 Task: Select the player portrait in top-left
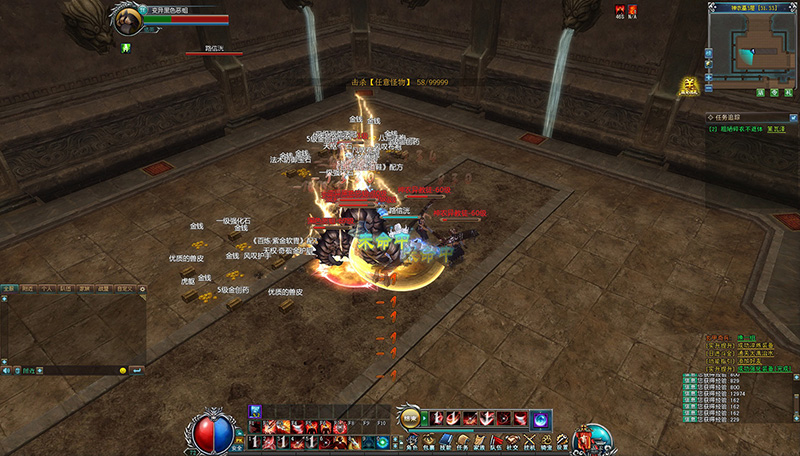point(126,18)
